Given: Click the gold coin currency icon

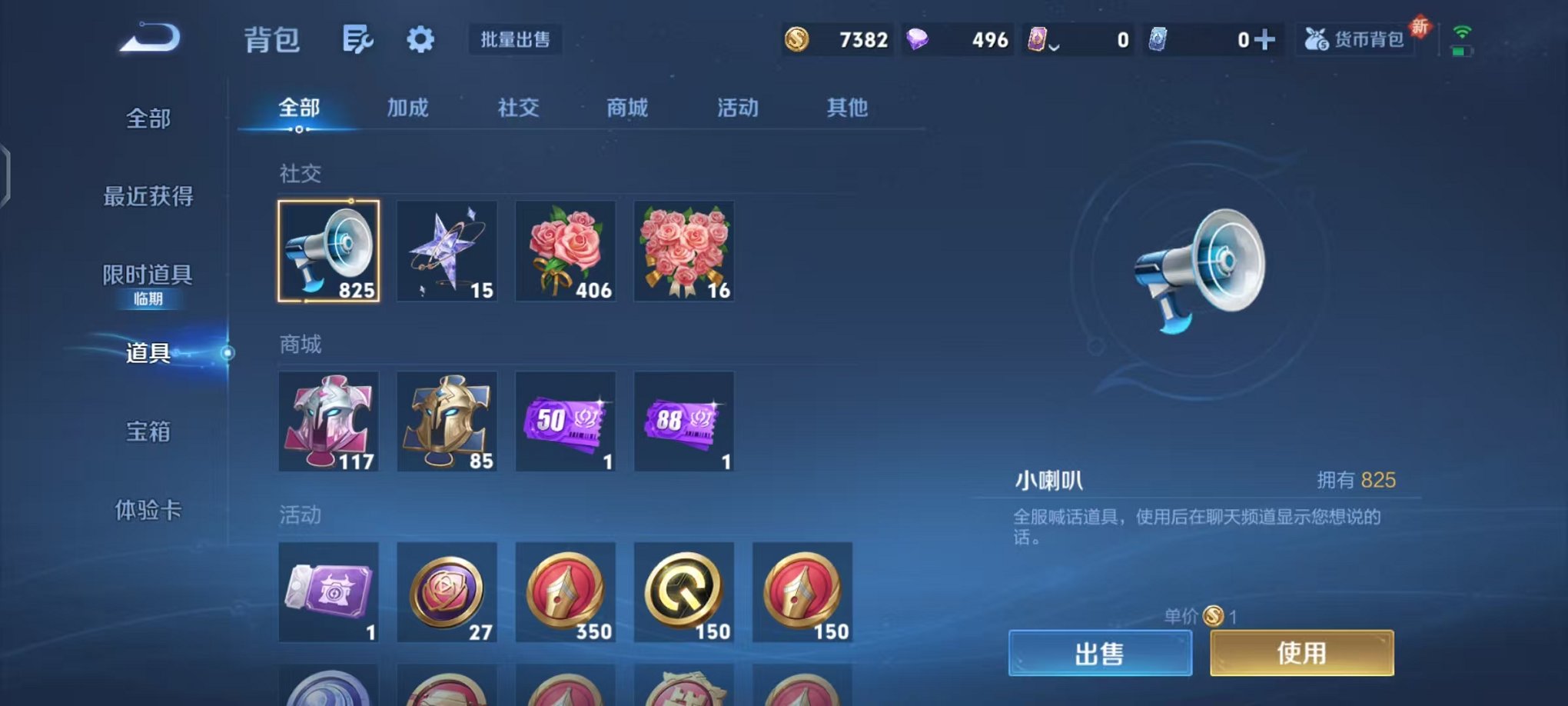Looking at the screenshot, I should pyautogui.click(x=796, y=38).
